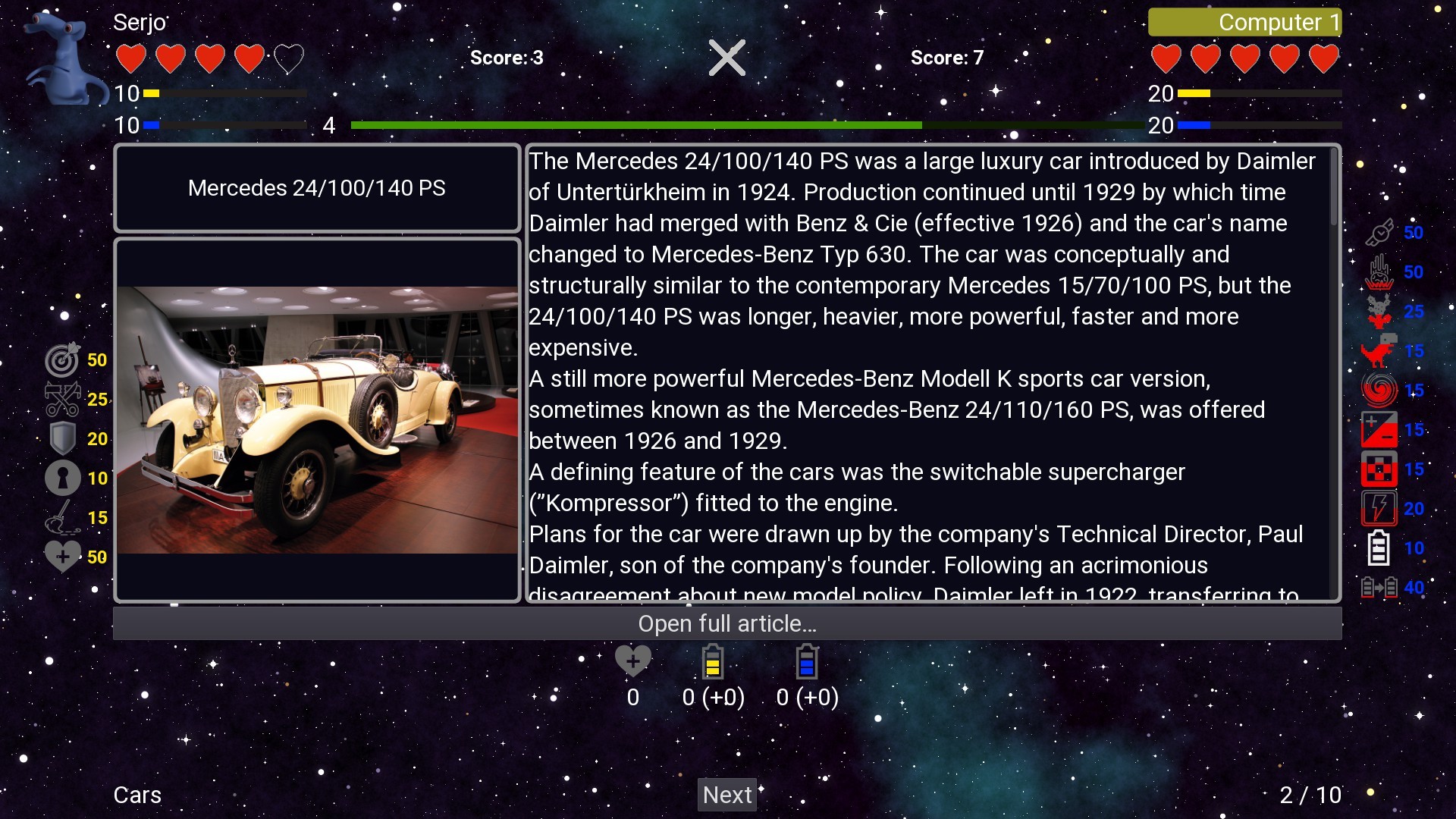Screen dimensions: 1456x819
Task: Click the keyhole reveal power-up
Action: coord(63,478)
